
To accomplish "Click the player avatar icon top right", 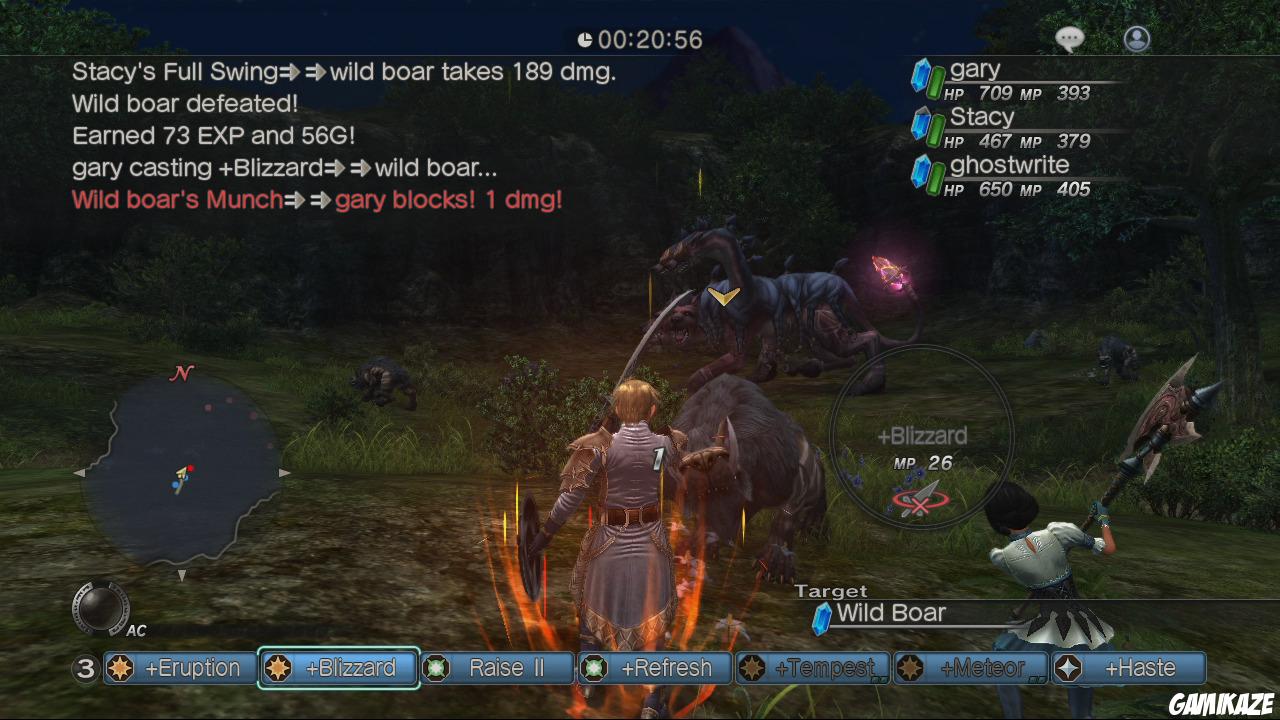I will click(1137, 40).
